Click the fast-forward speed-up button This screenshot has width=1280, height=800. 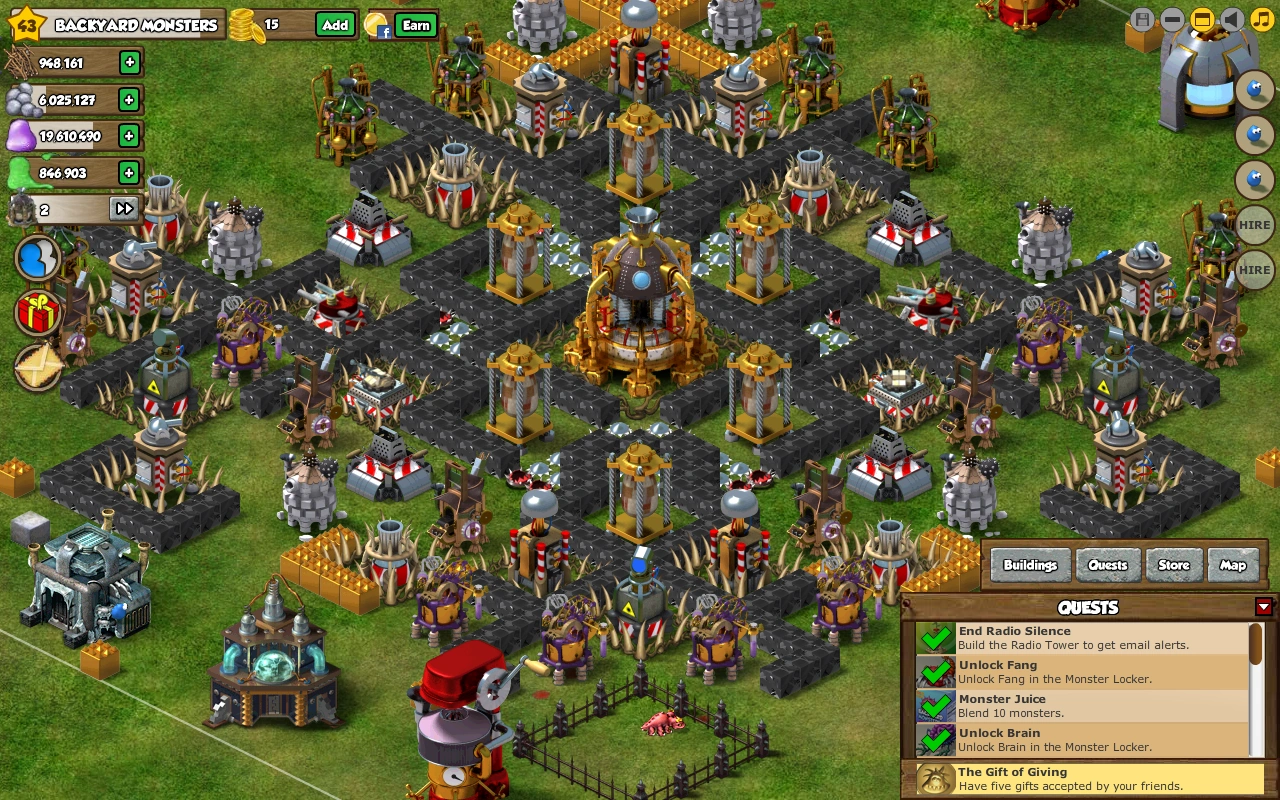pos(124,209)
